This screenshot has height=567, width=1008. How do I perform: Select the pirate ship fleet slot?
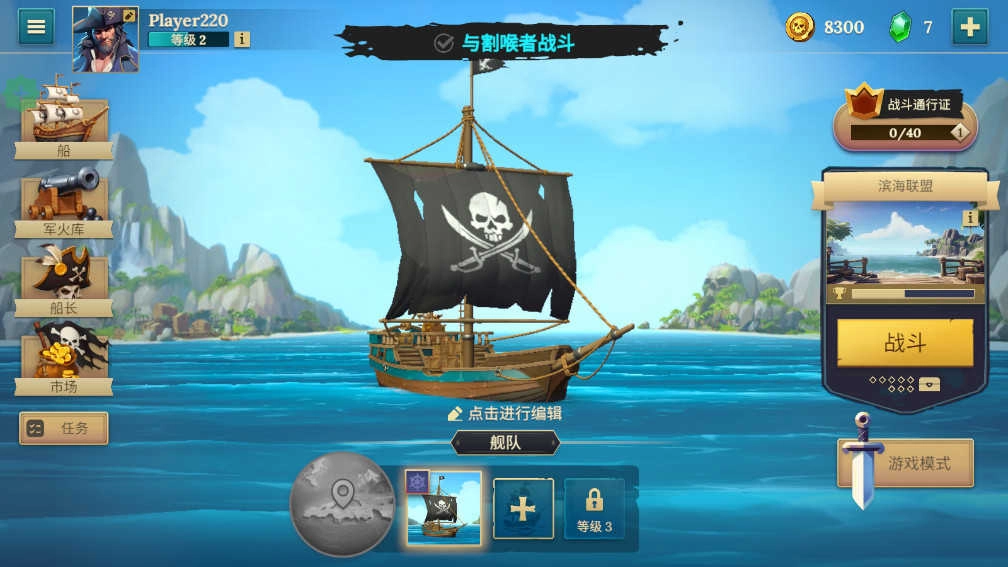click(443, 508)
